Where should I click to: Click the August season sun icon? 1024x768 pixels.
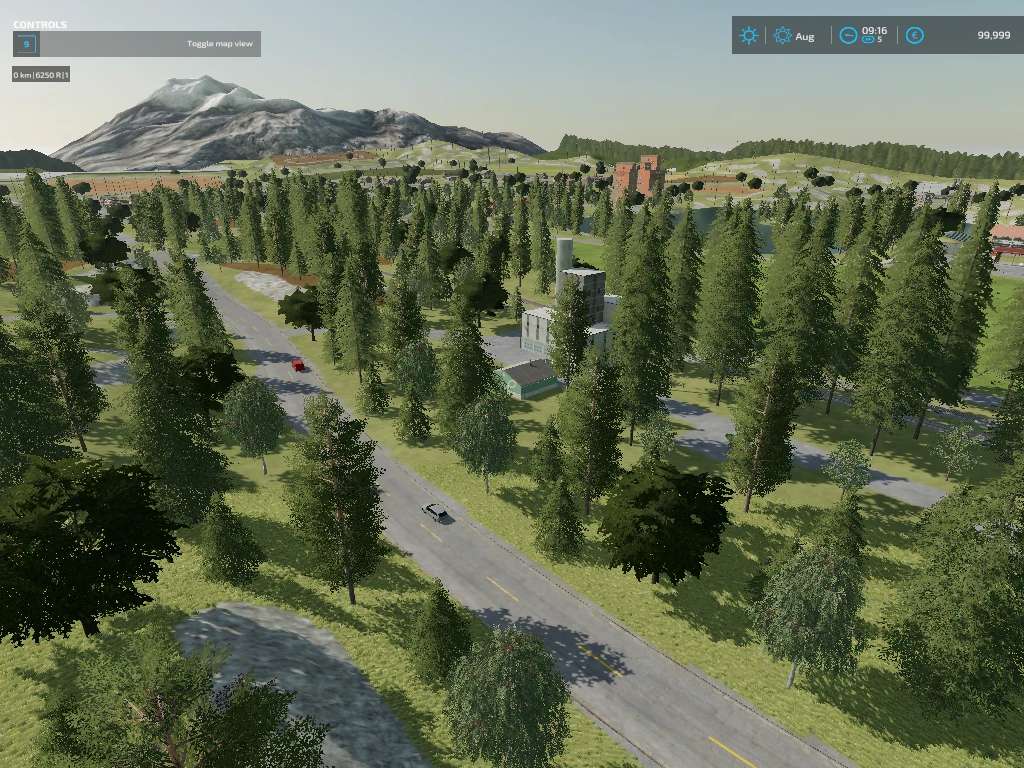pos(782,36)
